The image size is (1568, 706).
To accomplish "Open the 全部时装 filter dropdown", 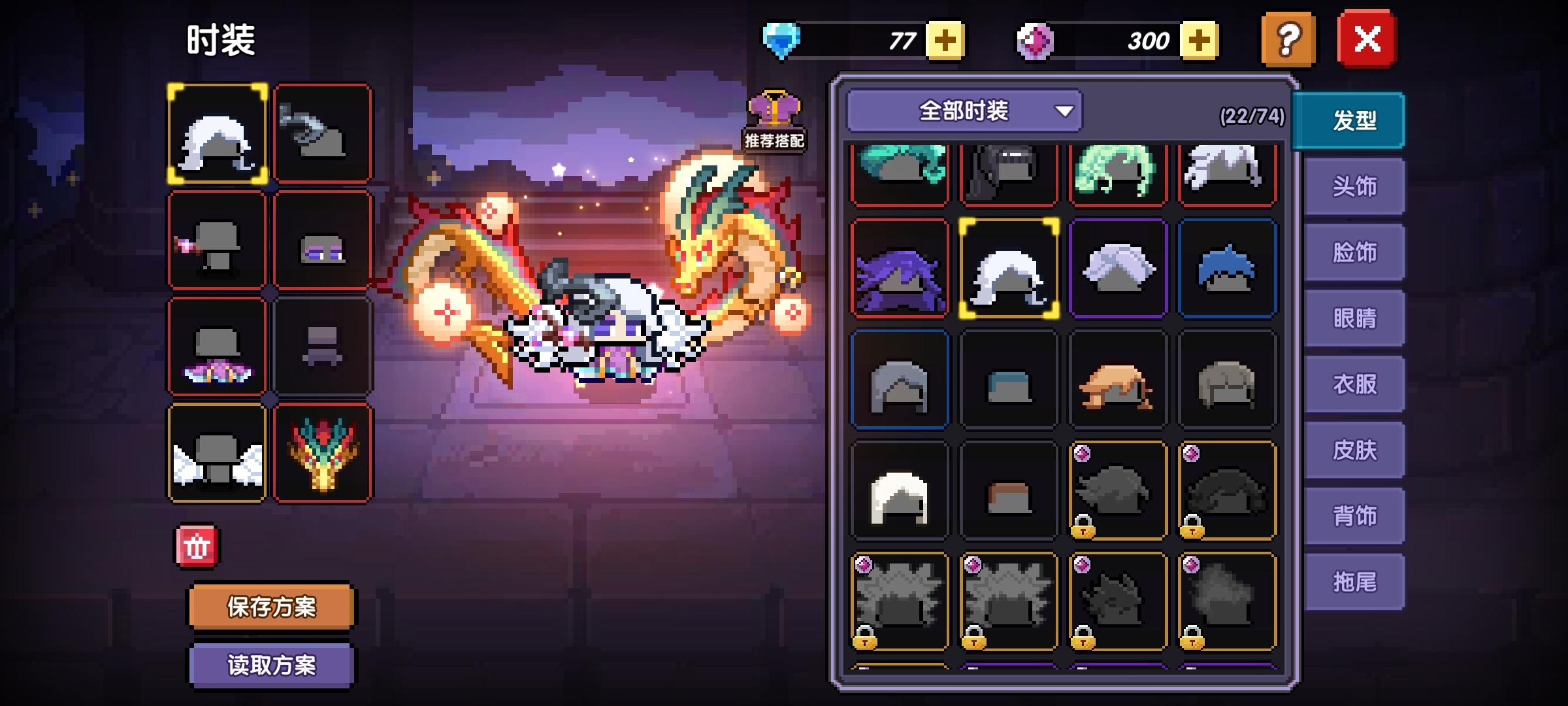I will (x=965, y=111).
